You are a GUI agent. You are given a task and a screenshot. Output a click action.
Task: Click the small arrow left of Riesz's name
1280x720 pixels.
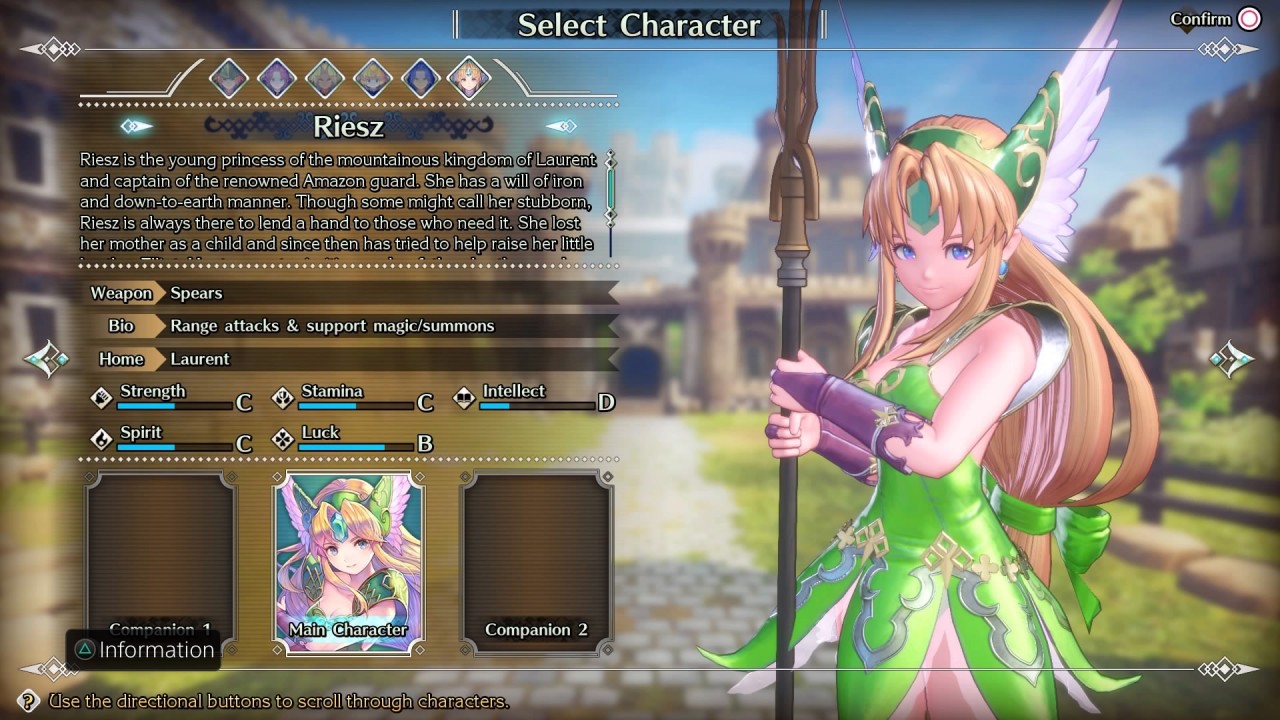click(x=137, y=126)
